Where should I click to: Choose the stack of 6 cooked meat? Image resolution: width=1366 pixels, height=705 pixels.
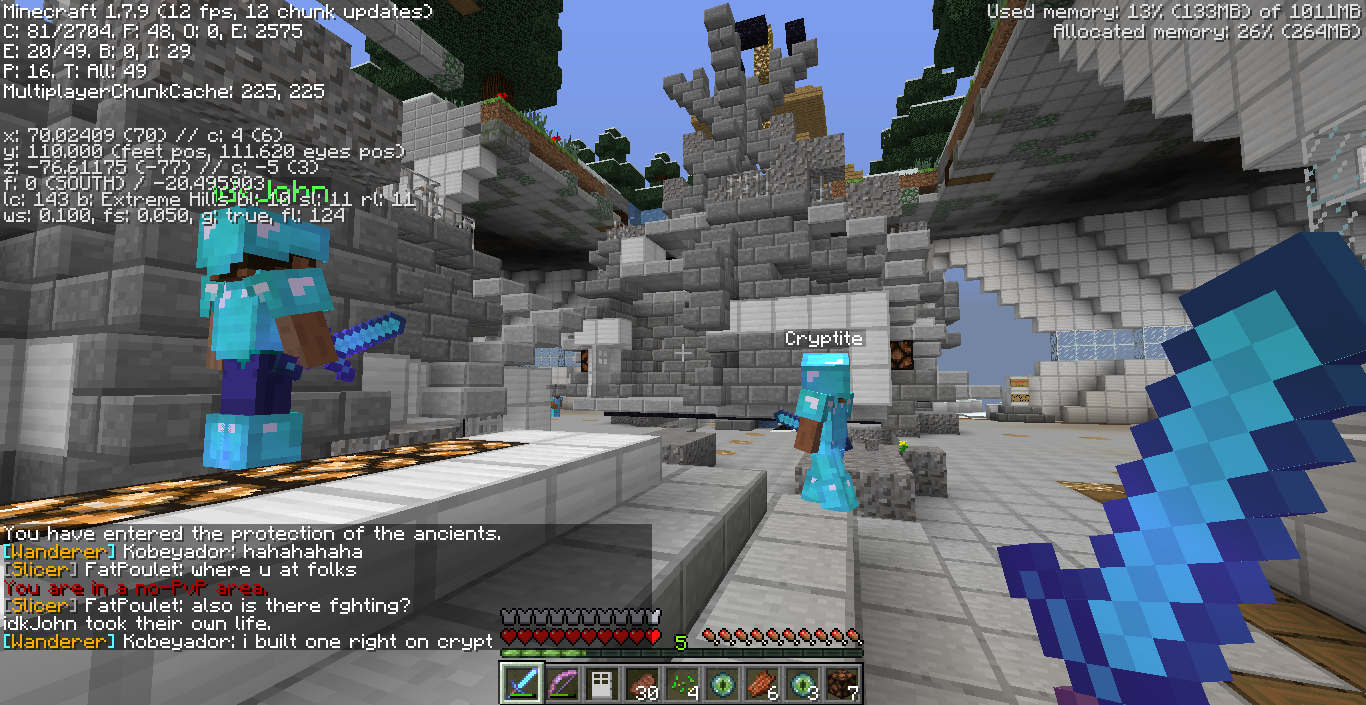[x=762, y=684]
